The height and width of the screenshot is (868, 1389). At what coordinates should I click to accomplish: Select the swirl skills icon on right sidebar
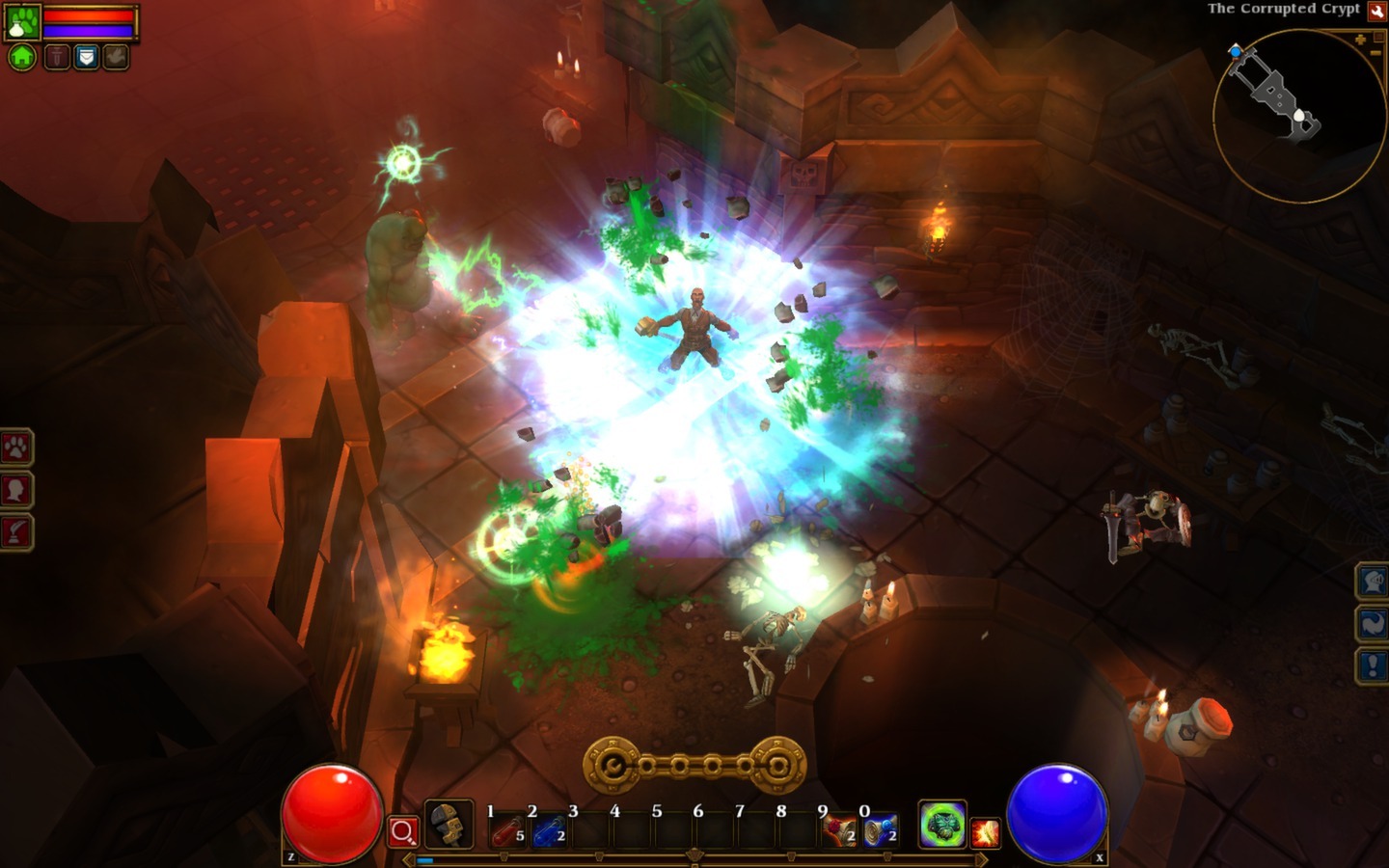1373,624
